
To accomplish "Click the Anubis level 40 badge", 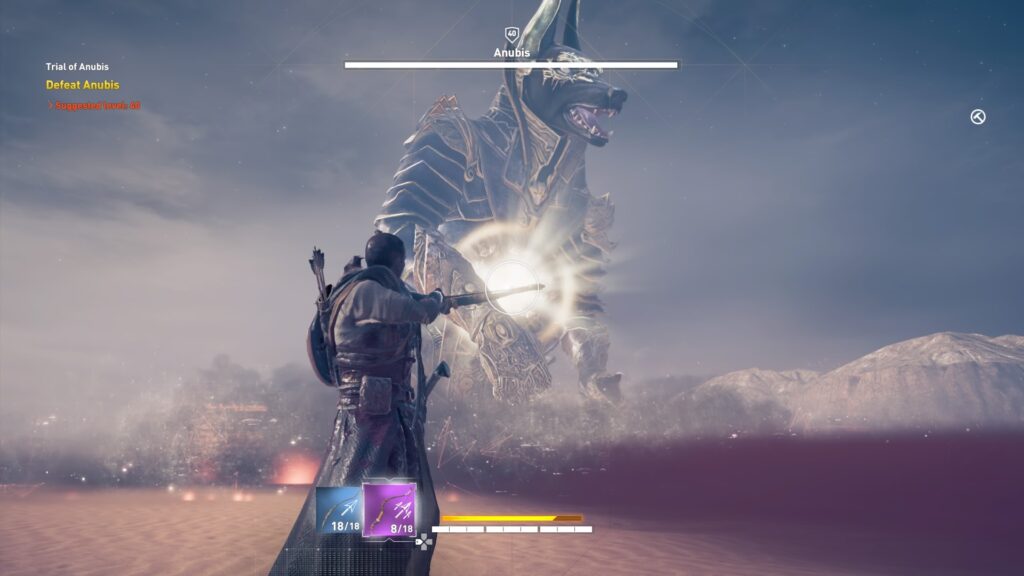I will click(x=512, y=34).
